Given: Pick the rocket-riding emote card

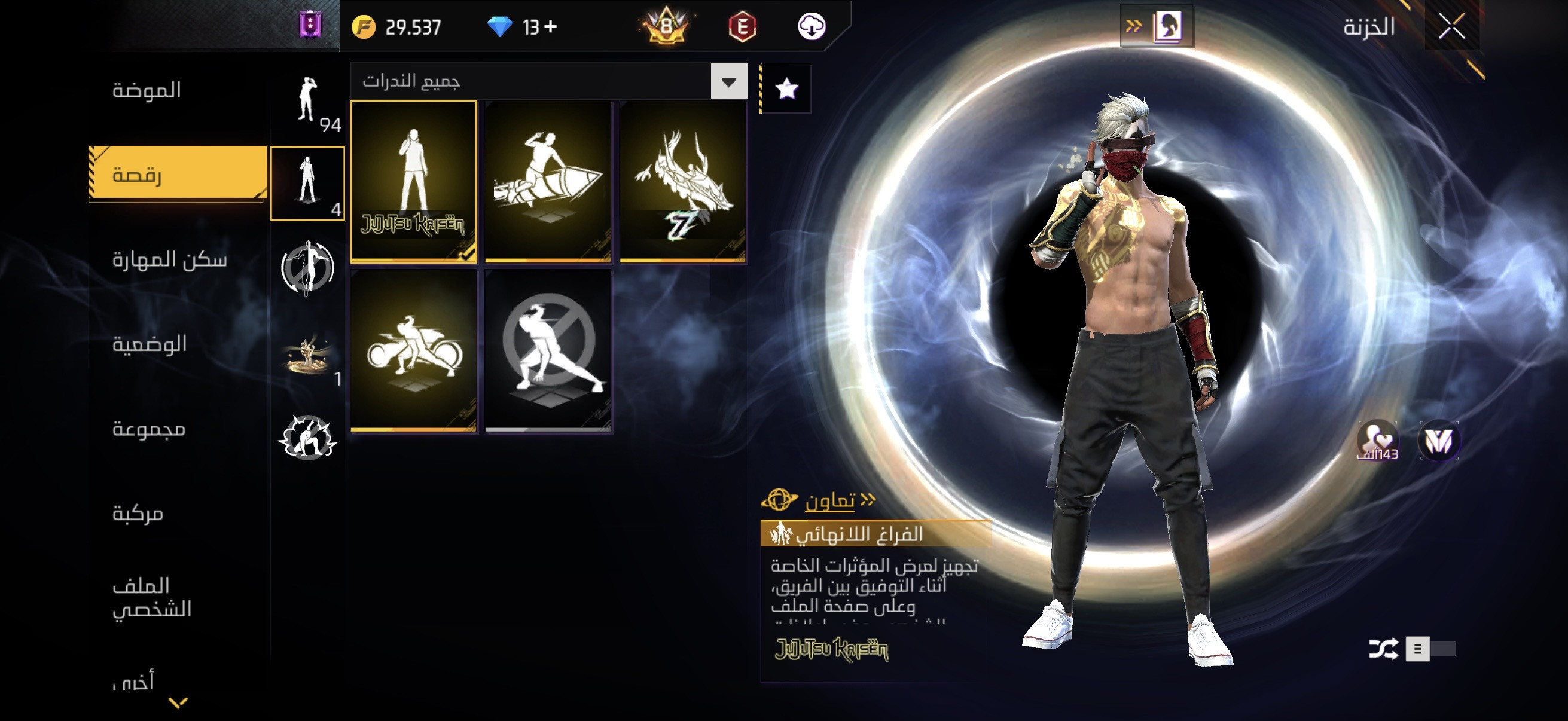Looking at the screenshot, I should pyautogui.click(x=548, y=181).
